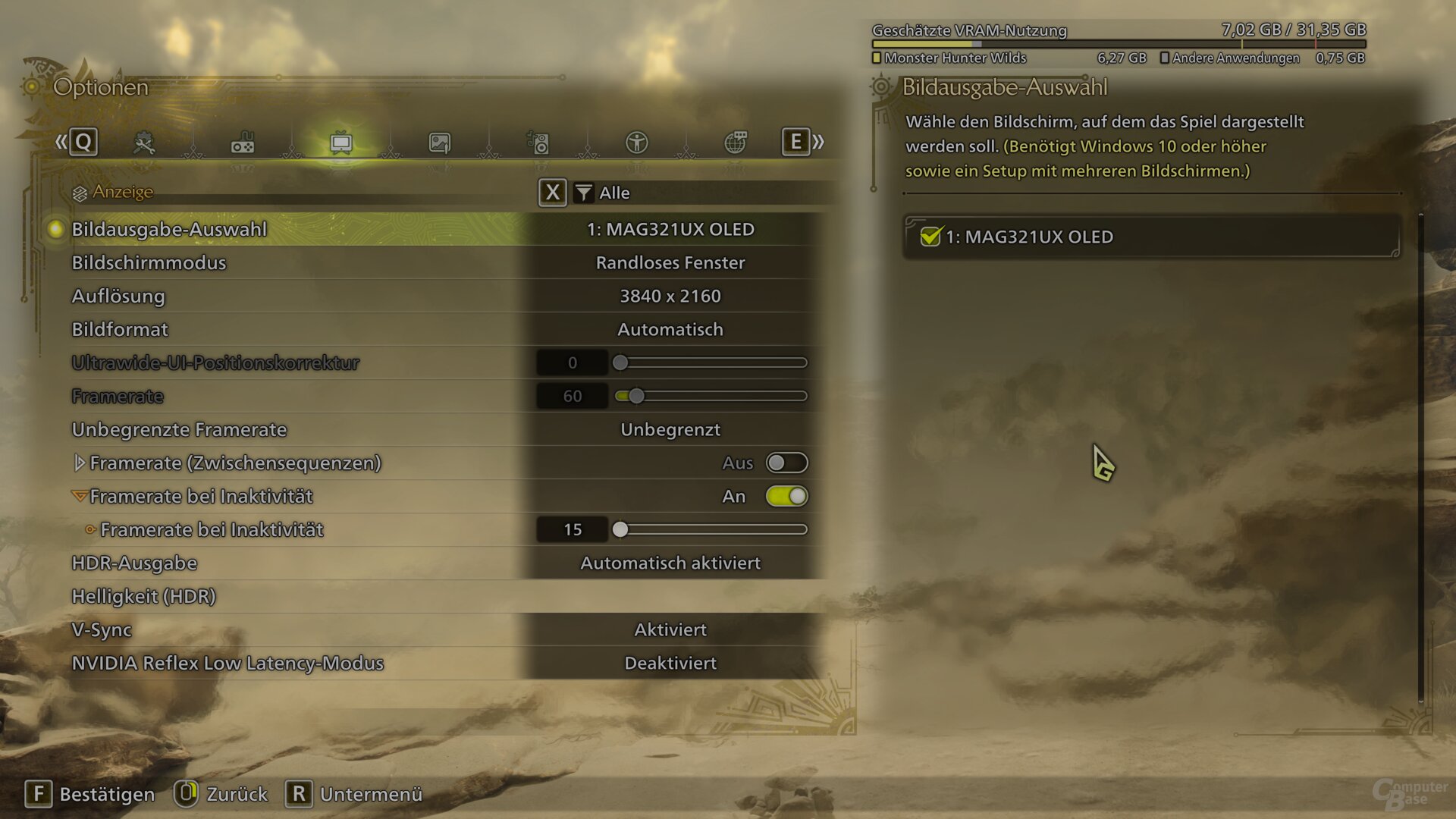This screenshot has width=1456, height=819.
Task: Turn off Framerate bei Inaktivität toggle
Action: [786, 497]
